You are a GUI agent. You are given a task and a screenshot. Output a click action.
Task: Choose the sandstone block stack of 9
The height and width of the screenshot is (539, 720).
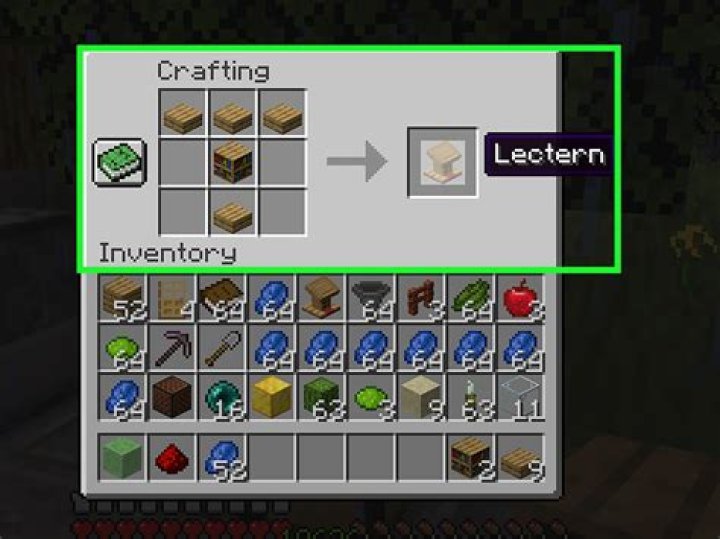coord(420,397)
